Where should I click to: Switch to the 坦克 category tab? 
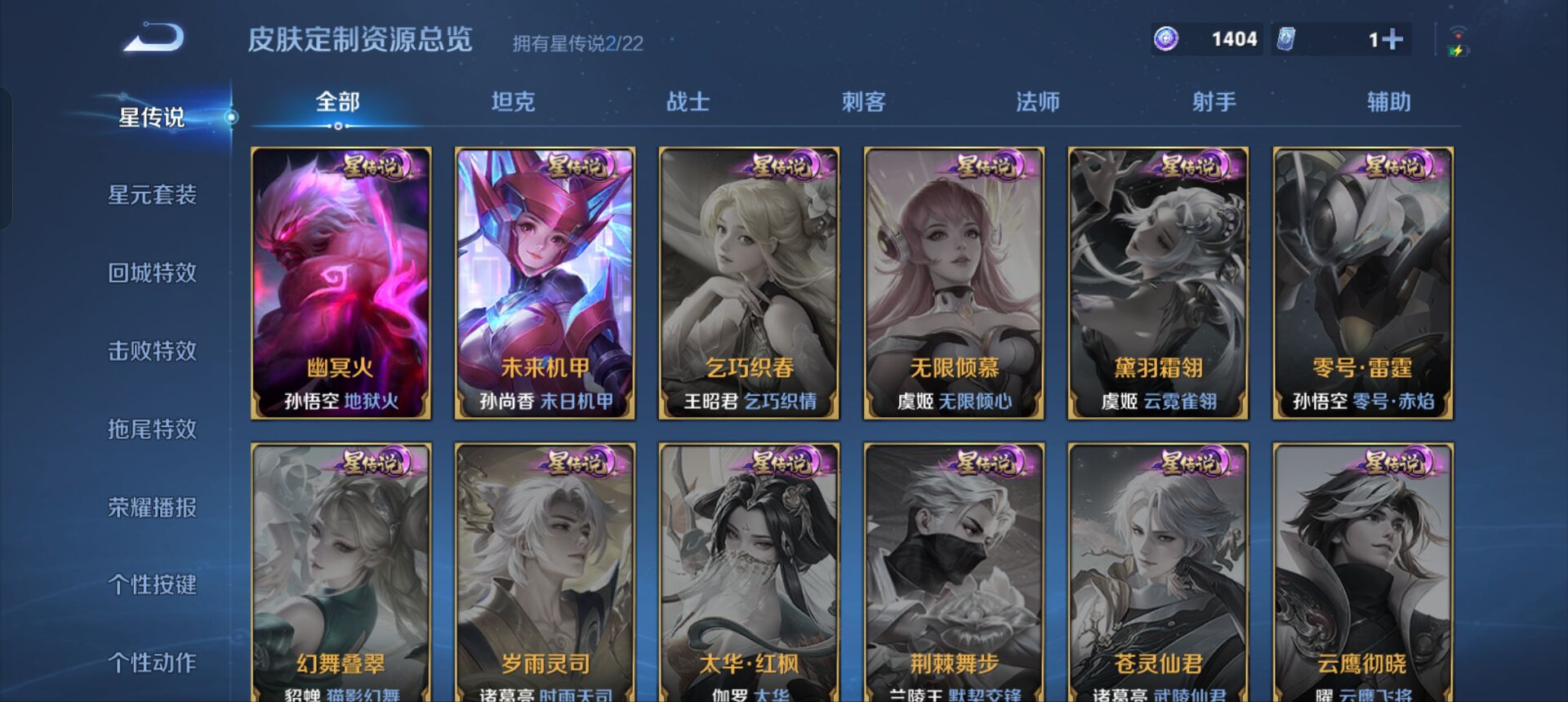tap(512, 102)
